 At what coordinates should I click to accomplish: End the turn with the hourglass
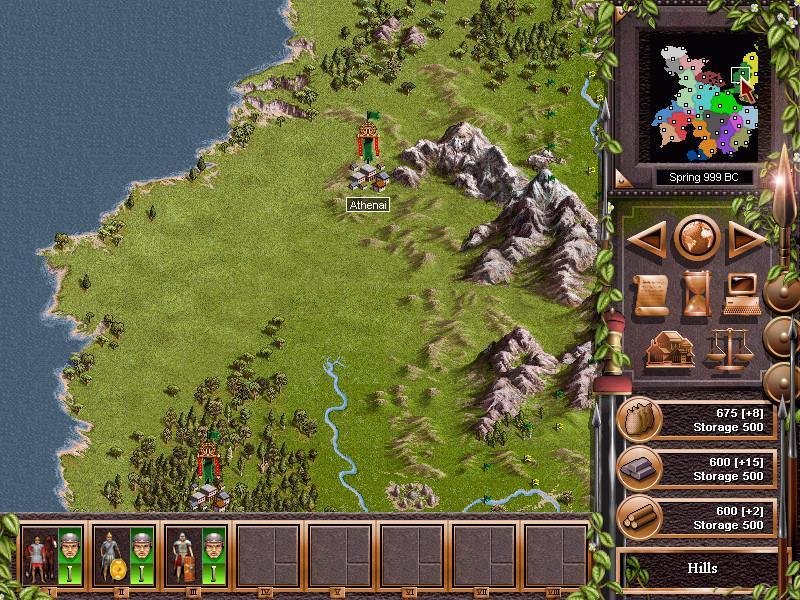697,293
